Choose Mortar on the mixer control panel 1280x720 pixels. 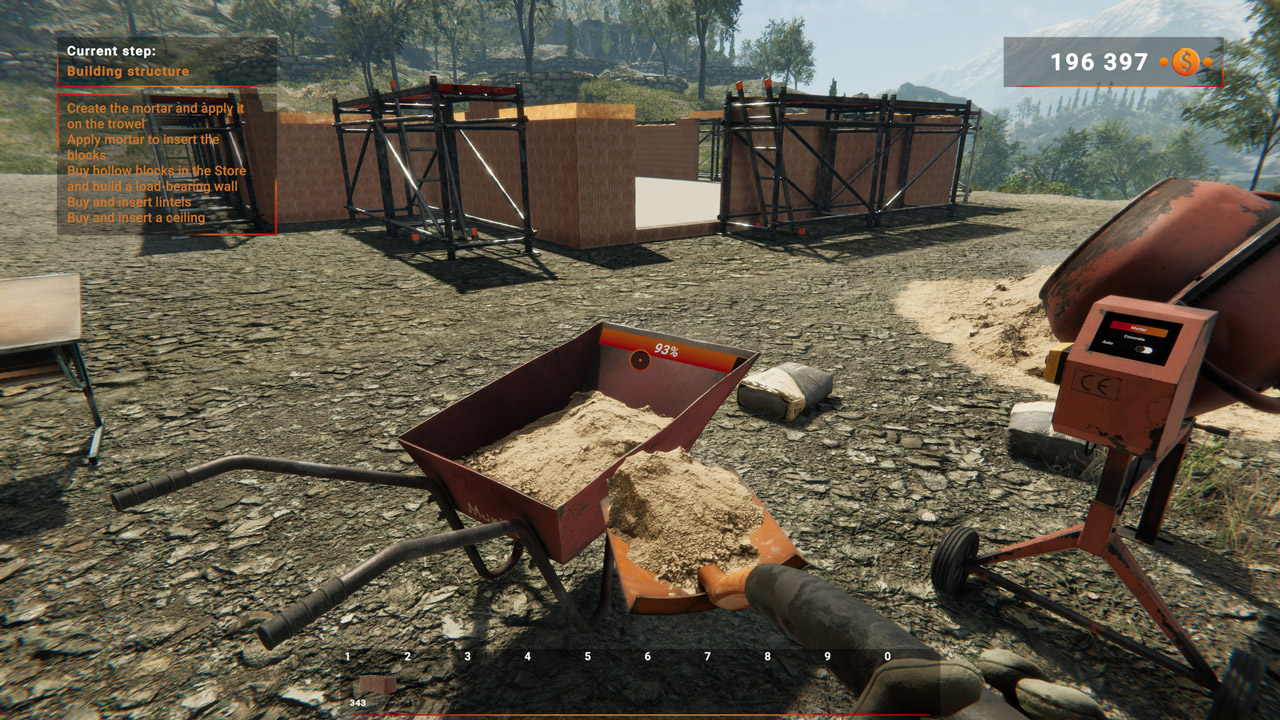tap(1138, 327)
